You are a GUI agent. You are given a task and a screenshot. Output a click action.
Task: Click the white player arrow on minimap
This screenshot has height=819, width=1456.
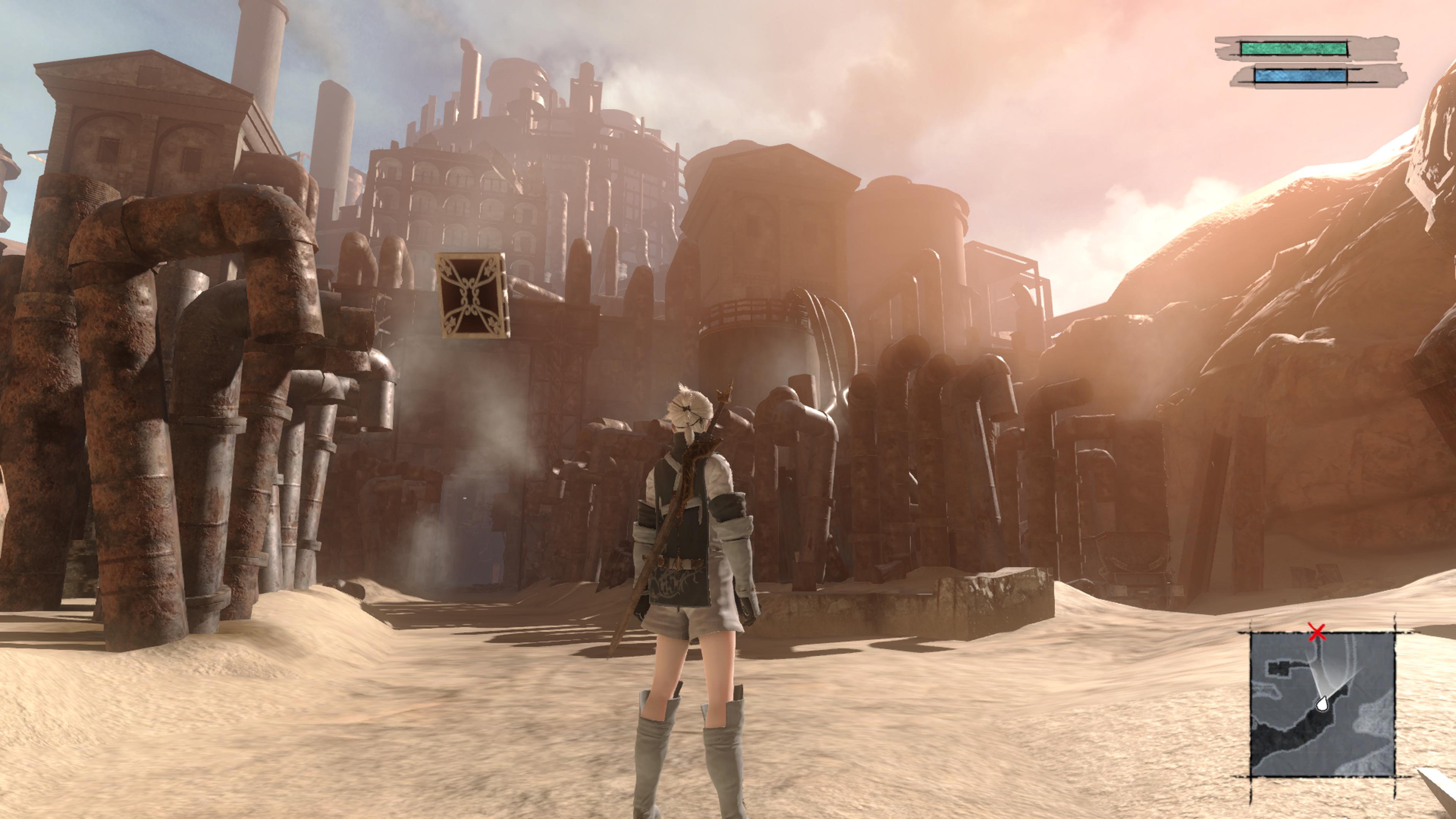pos(1322,704)
